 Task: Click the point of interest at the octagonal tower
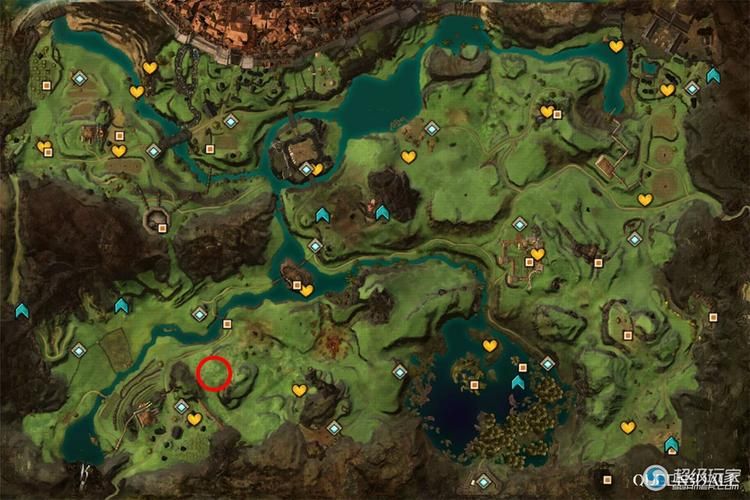(162, 227)
